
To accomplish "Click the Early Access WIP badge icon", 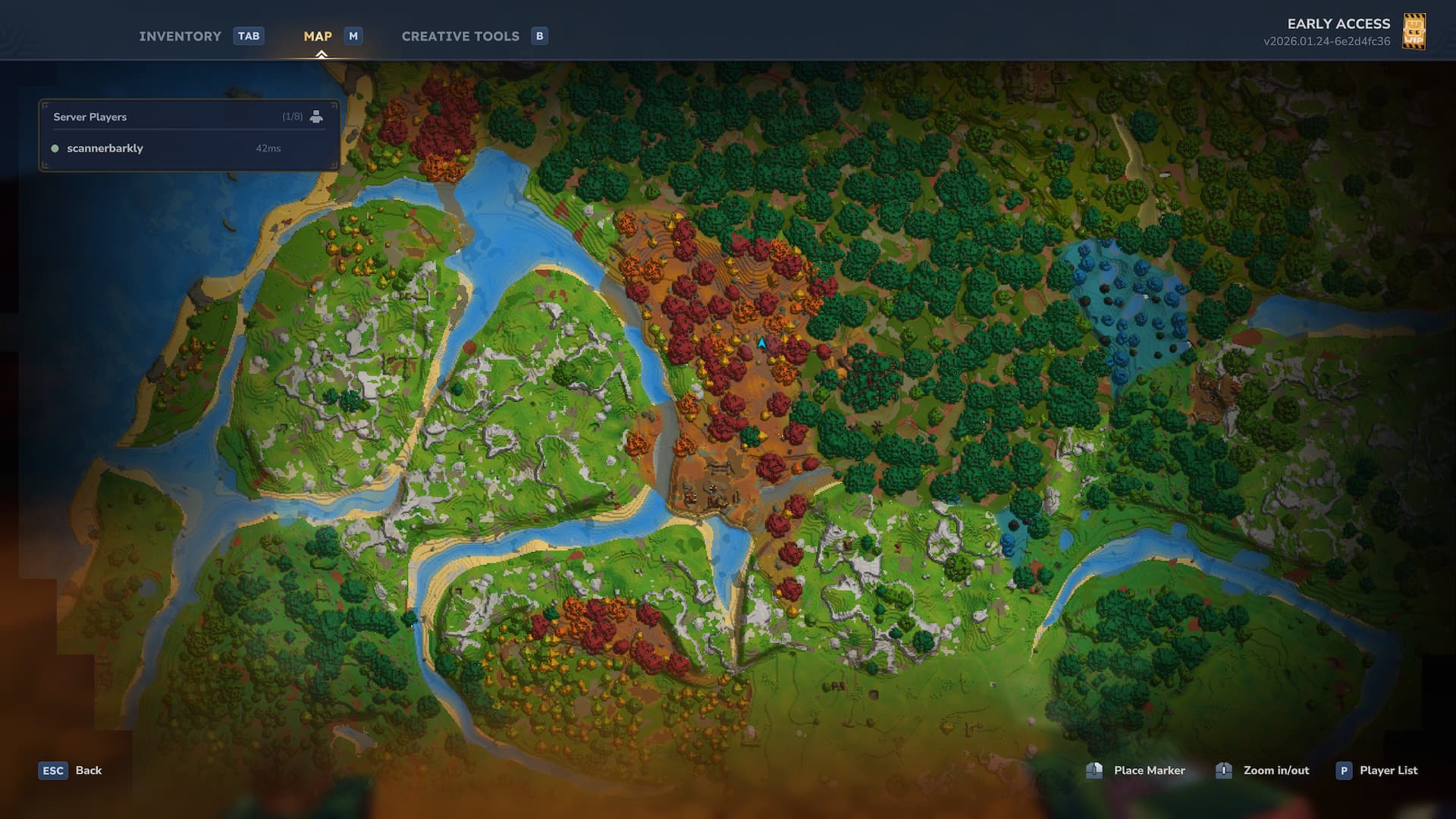I will pos(1414,32).
